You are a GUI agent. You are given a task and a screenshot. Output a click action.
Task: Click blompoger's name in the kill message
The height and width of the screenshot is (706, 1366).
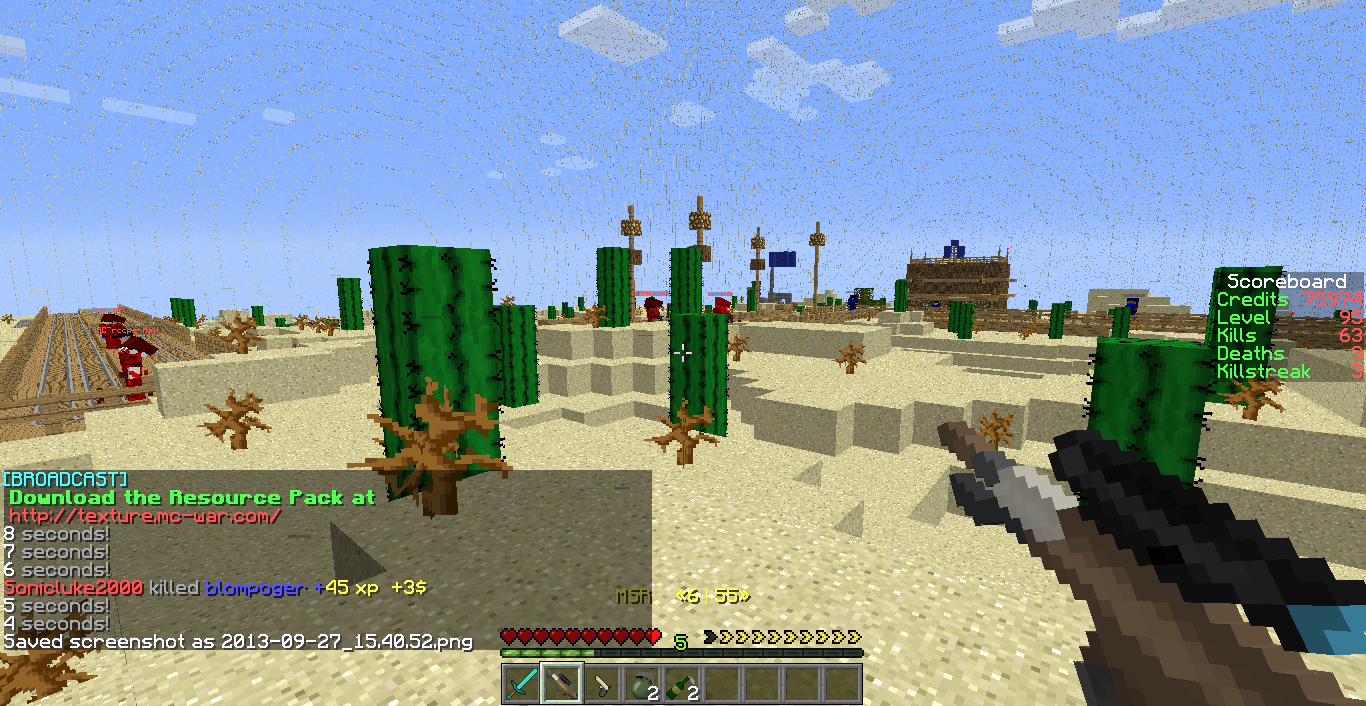254,588
